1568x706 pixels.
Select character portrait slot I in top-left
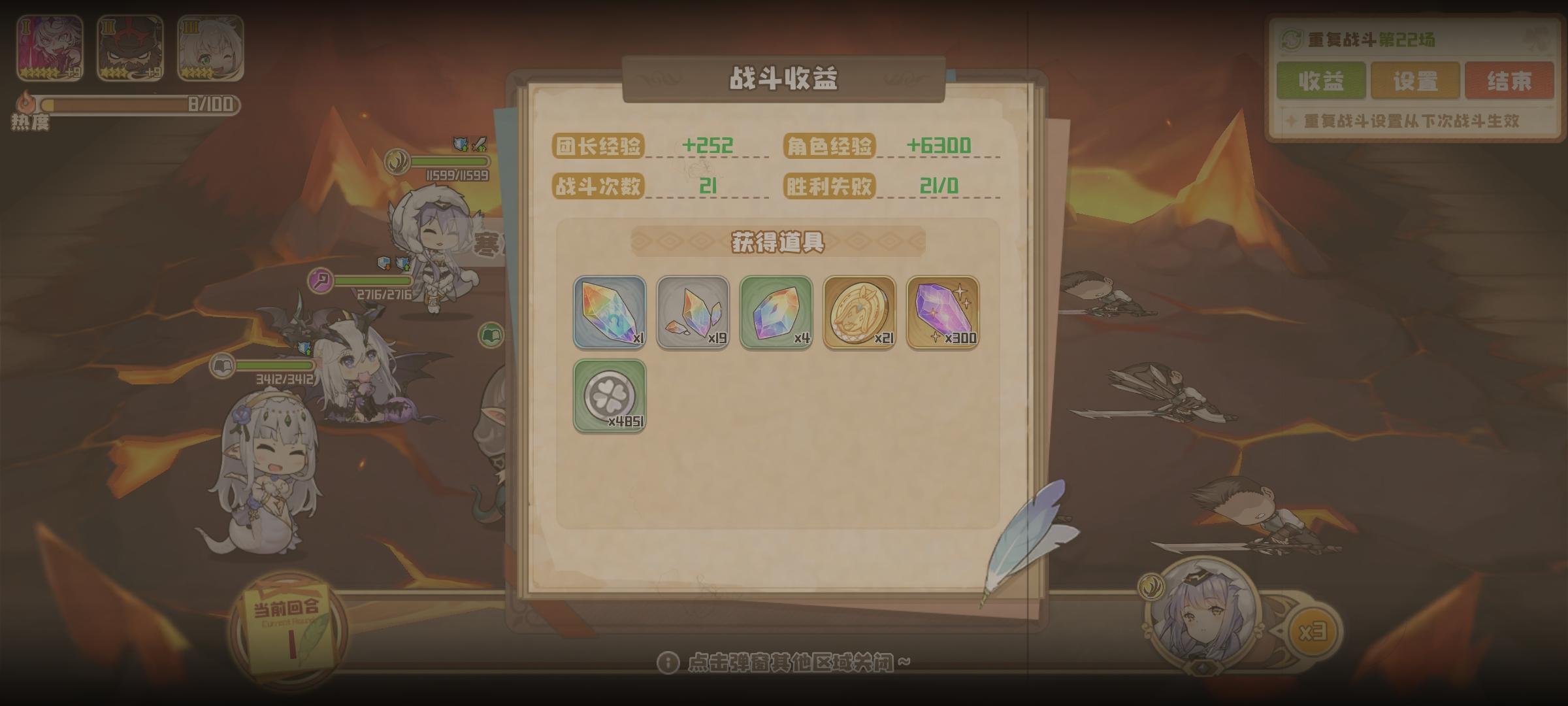(x=48, y=46)
